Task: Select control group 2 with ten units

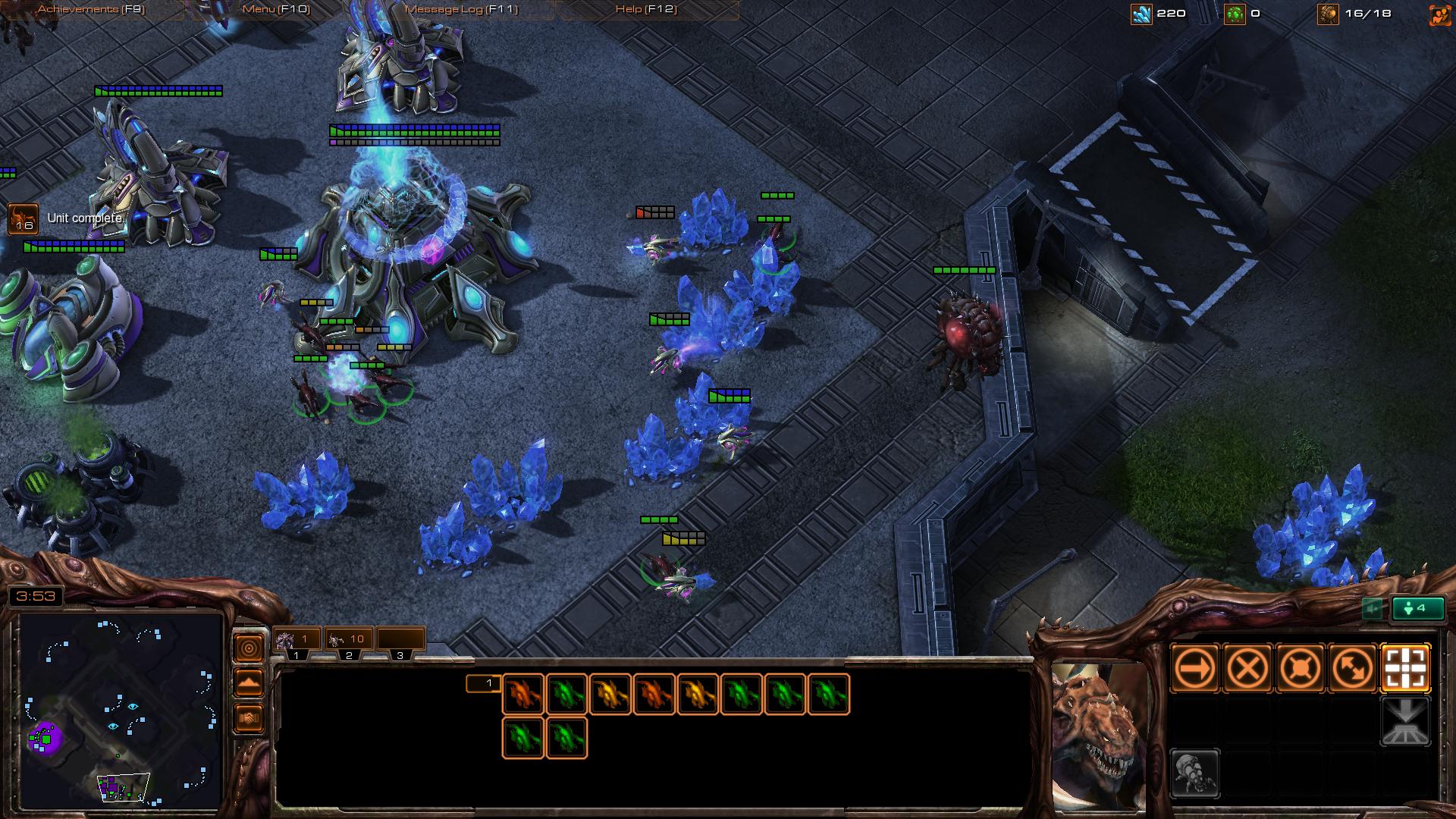Action: (348, 640)
